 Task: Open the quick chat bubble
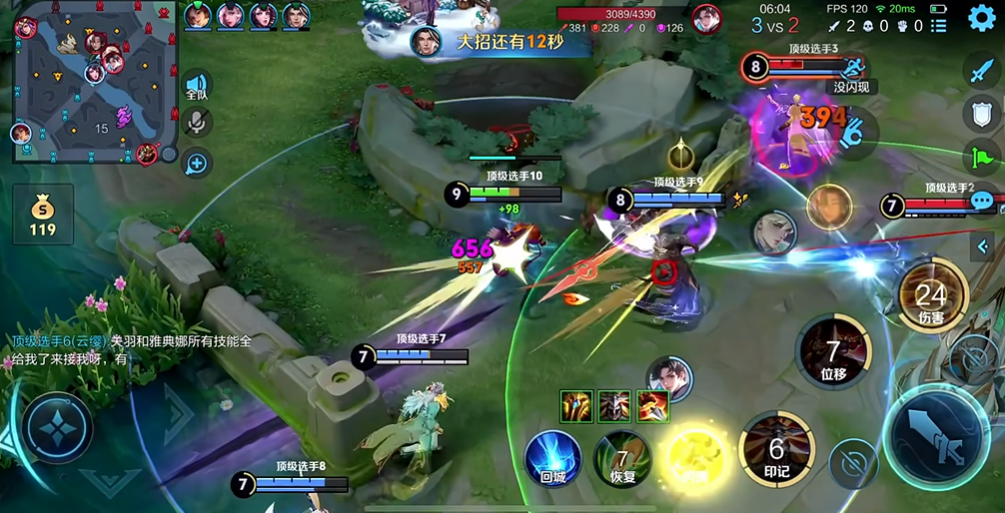(x=982, y=200)
